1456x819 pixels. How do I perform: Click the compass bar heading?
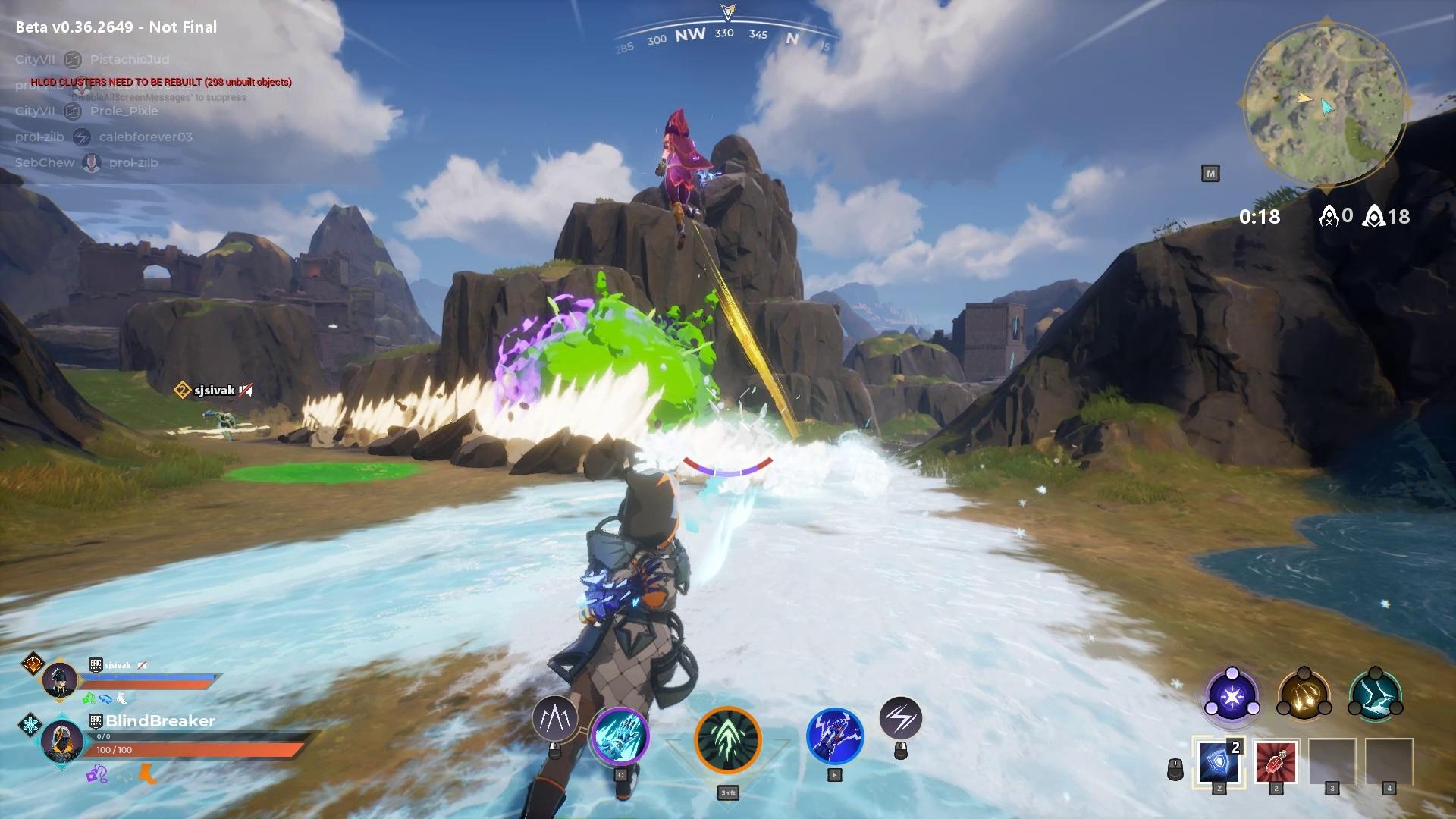point(724,33)
